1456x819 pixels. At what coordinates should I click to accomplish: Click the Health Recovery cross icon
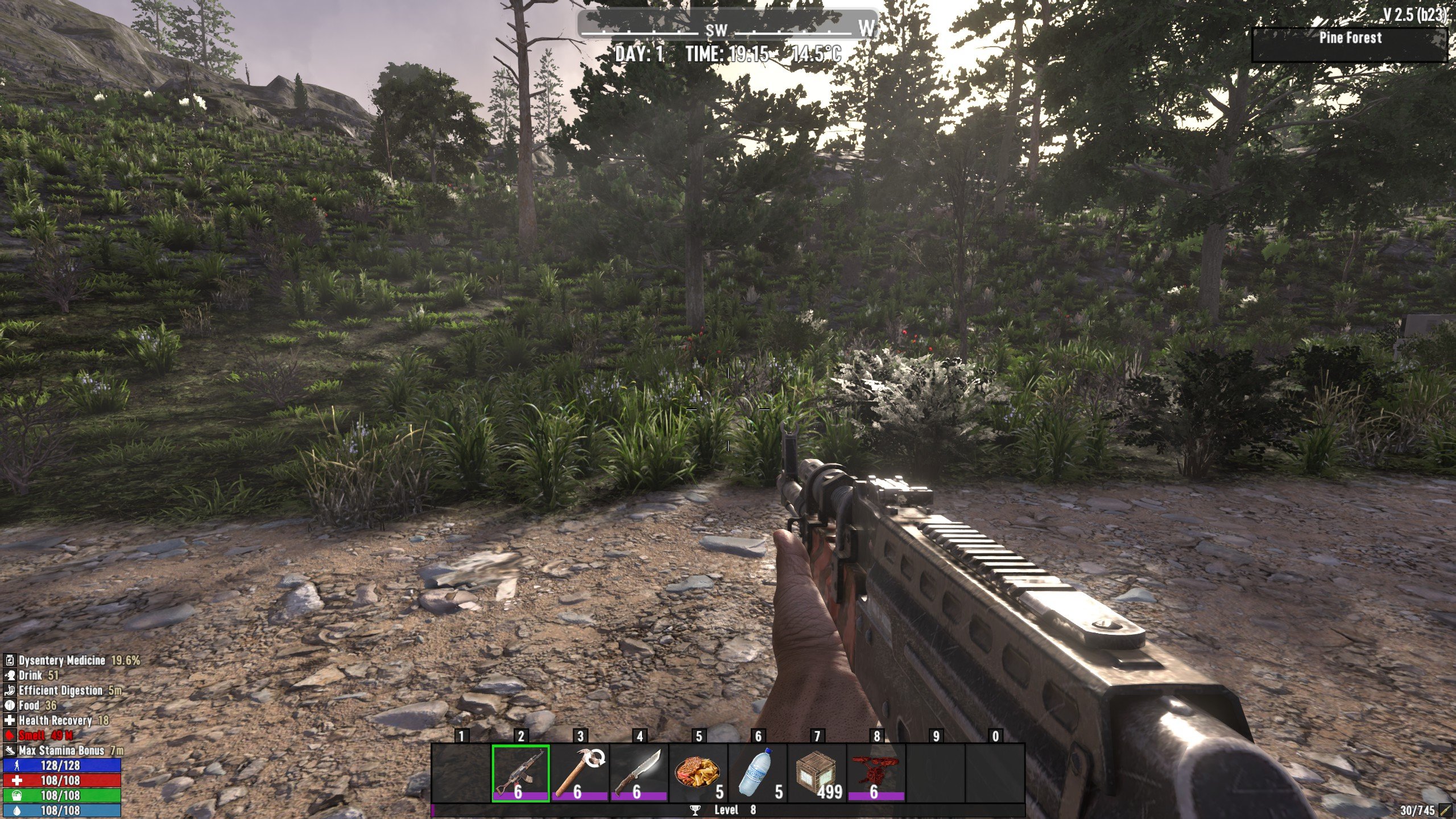pyautogui.click(x=10, y=721)
